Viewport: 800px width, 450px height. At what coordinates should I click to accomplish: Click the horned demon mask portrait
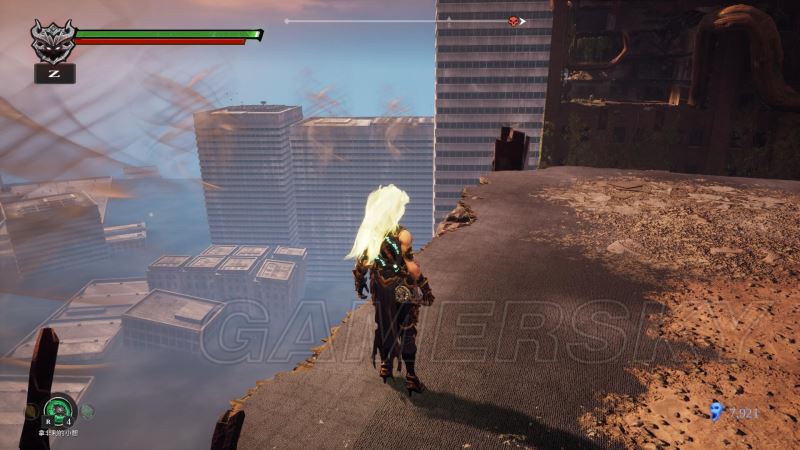coord(53,41)
